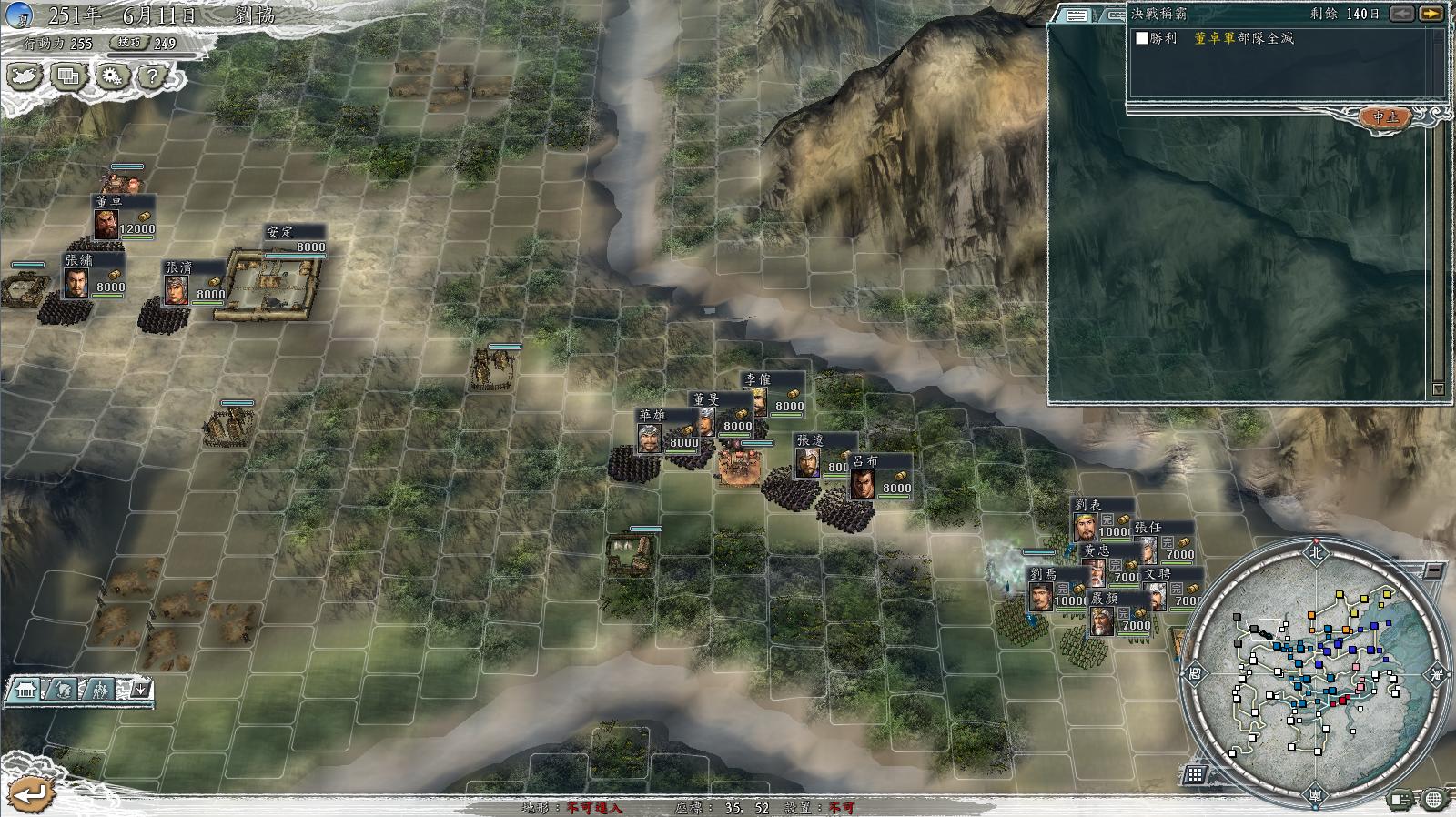The image size is (1456, 817).
Task: Click the 技巧 technique points button
Action: 129,43
